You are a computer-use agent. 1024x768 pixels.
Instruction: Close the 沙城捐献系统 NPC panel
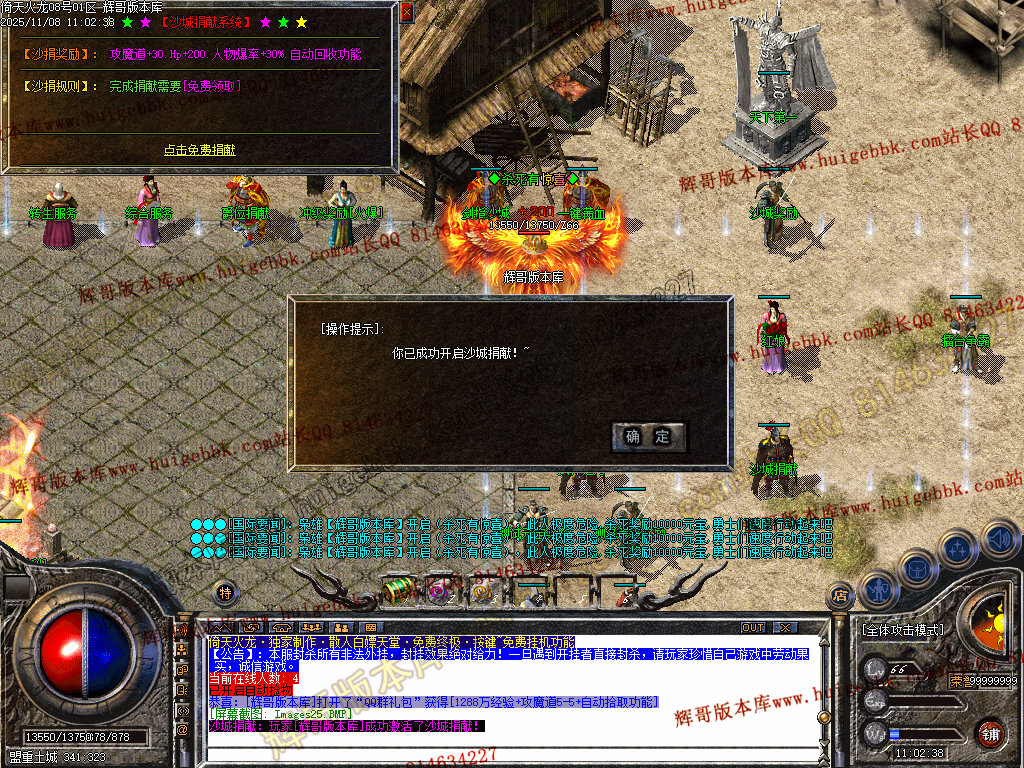(406, 12)
